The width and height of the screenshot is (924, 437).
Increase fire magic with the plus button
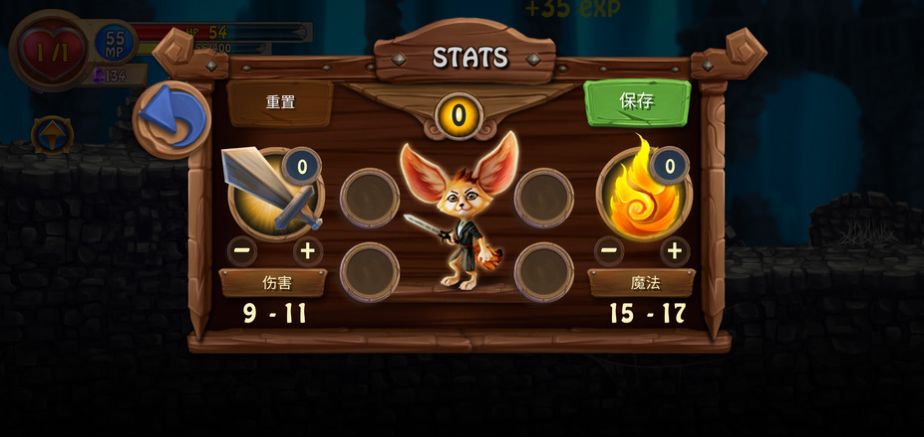pos(676,250)
